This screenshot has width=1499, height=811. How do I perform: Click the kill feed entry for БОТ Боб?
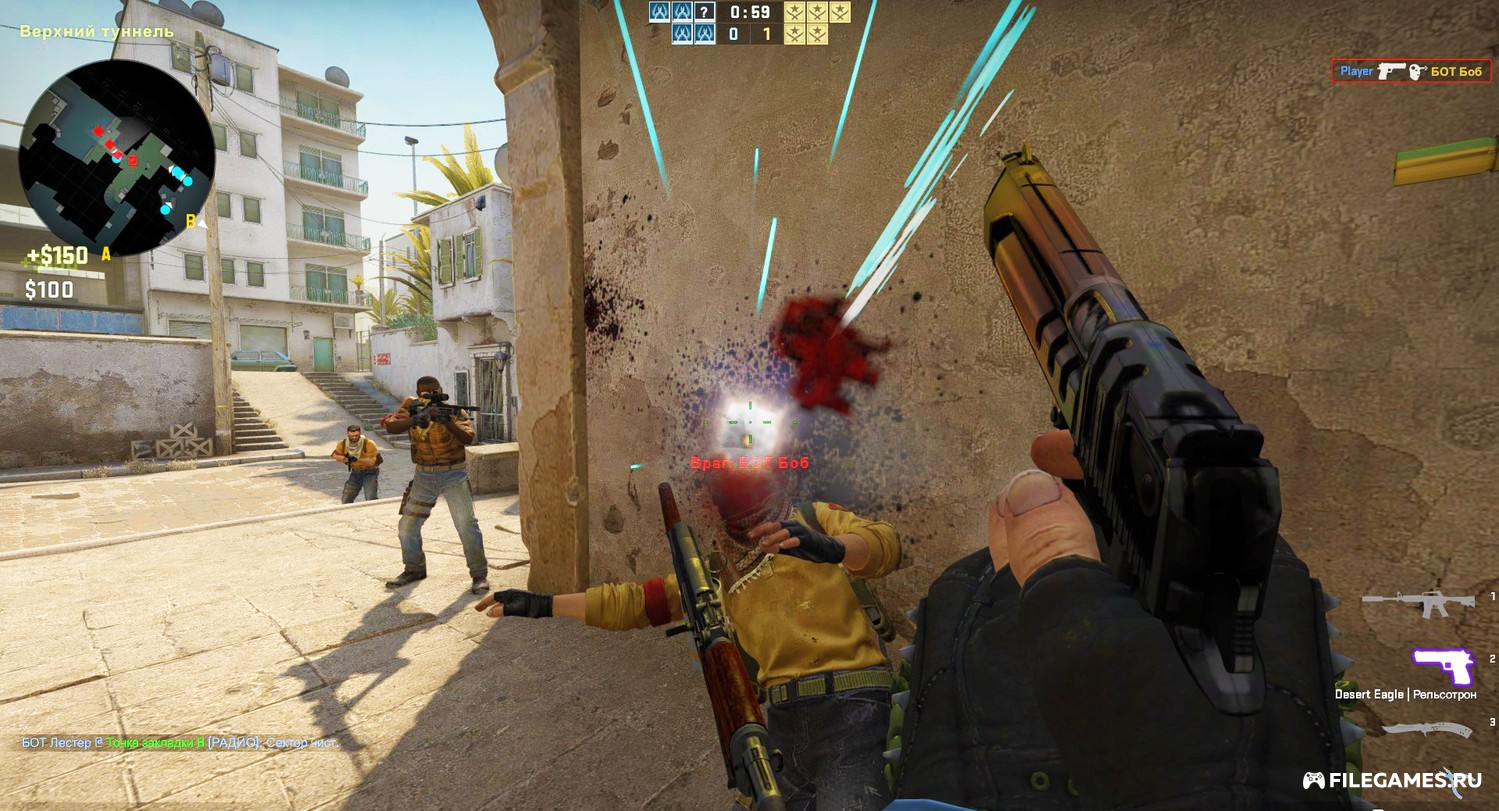pos(1410,71)
